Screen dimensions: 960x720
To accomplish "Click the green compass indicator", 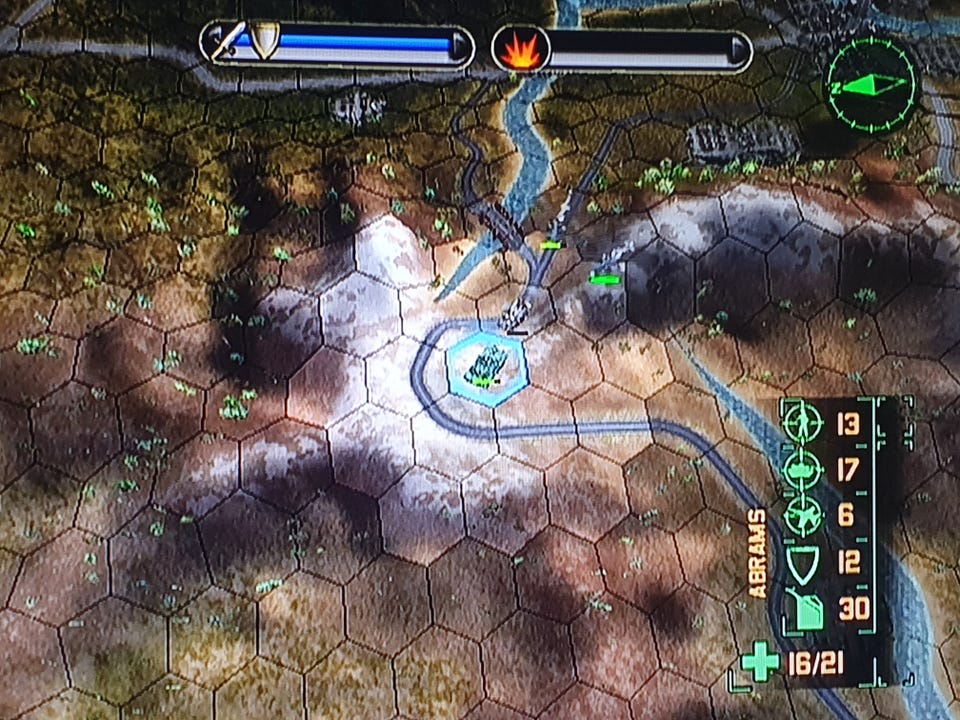I will pyautogui.click(x=869, y=84).
